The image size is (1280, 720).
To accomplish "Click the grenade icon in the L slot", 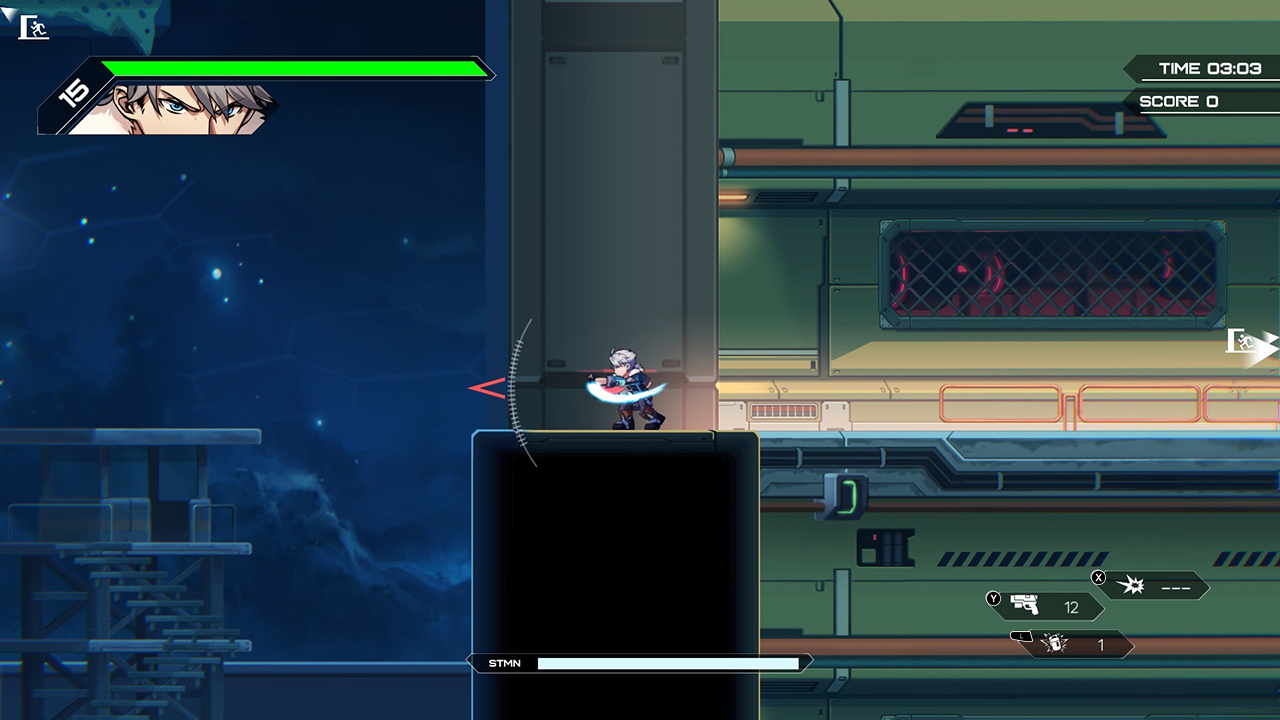I will pyautogui.click(x=1055, y=645).
